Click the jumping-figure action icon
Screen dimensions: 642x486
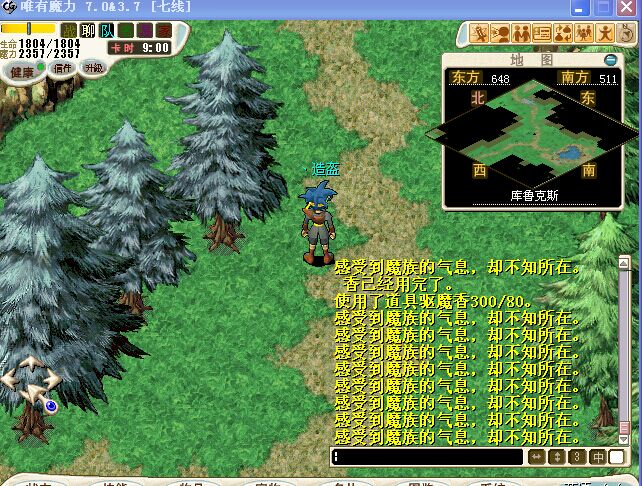click(x=606, y=34)
